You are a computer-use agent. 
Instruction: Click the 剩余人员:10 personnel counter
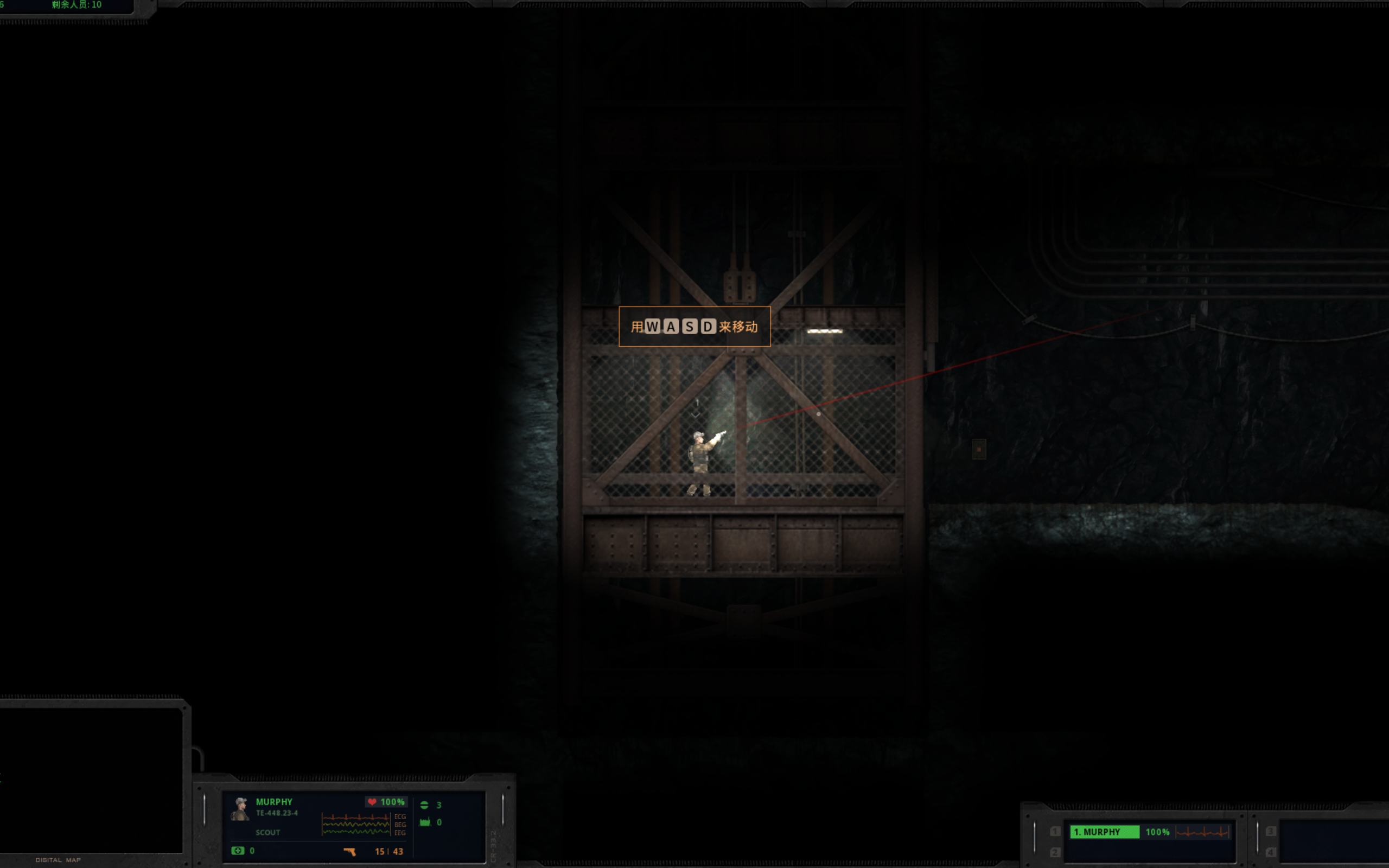pos(75,4)
